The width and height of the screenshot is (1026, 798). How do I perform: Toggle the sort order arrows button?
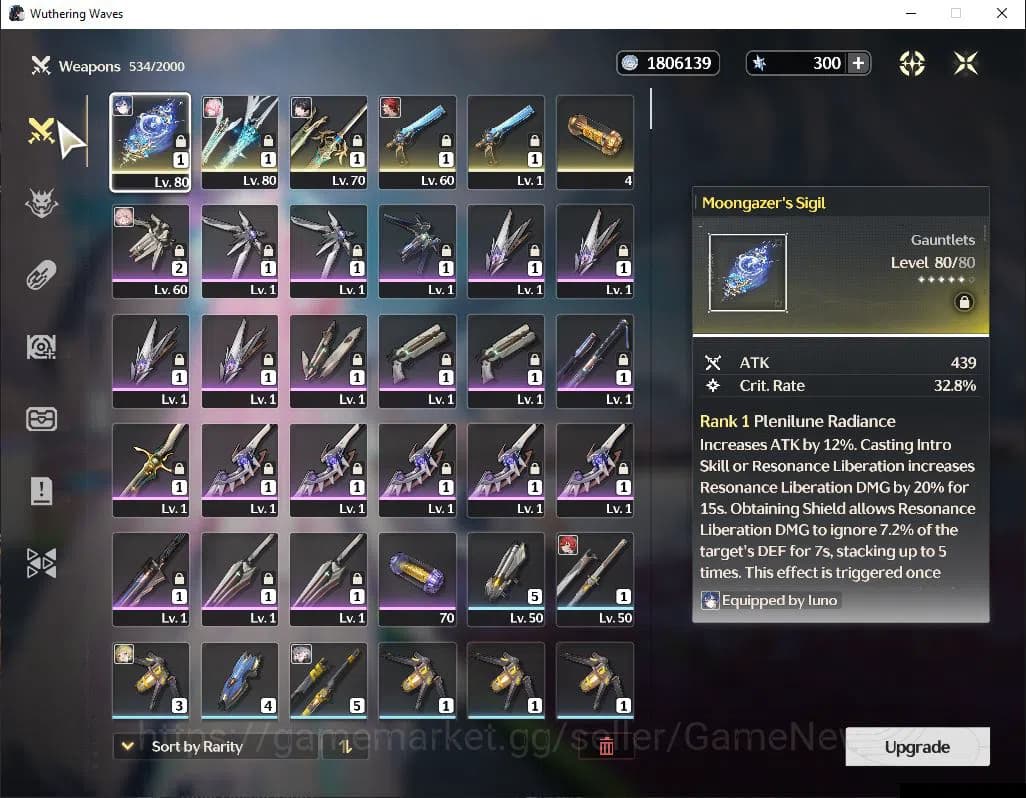tap(345, 746)
